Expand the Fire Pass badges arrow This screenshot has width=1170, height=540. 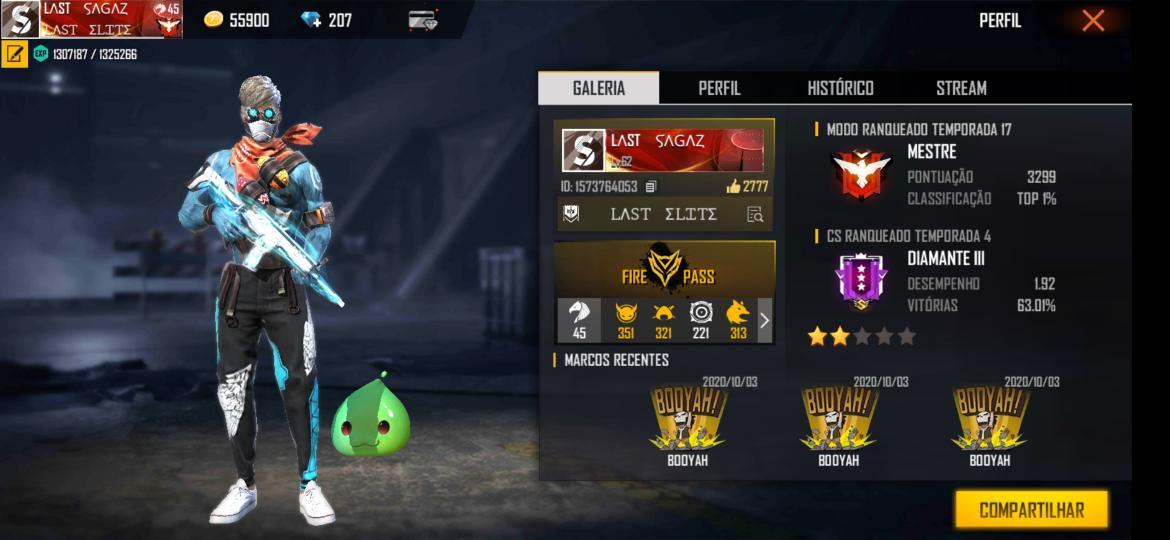point(765,320)
